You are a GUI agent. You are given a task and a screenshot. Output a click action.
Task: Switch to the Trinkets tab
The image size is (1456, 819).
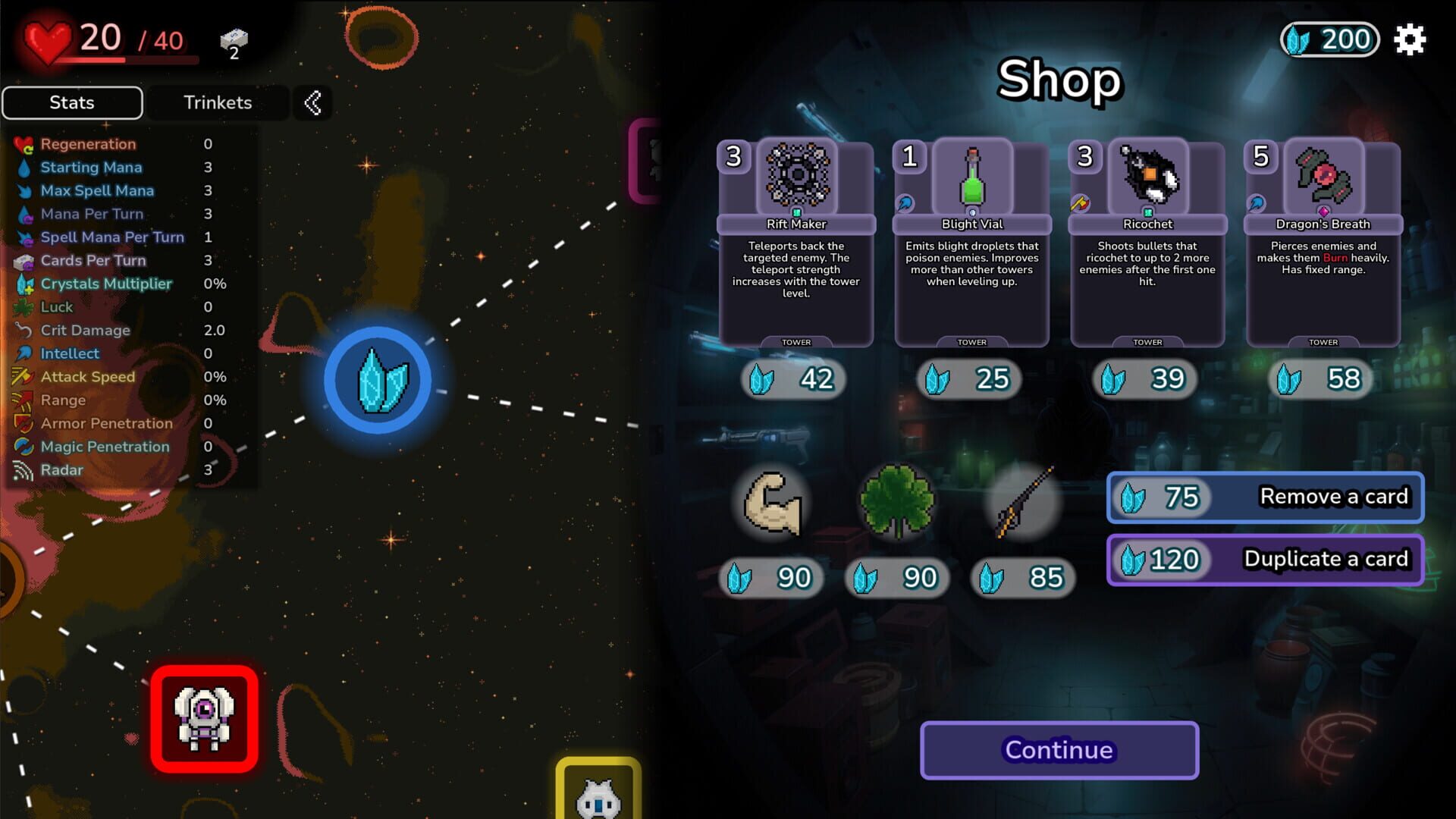coord(218,102)
